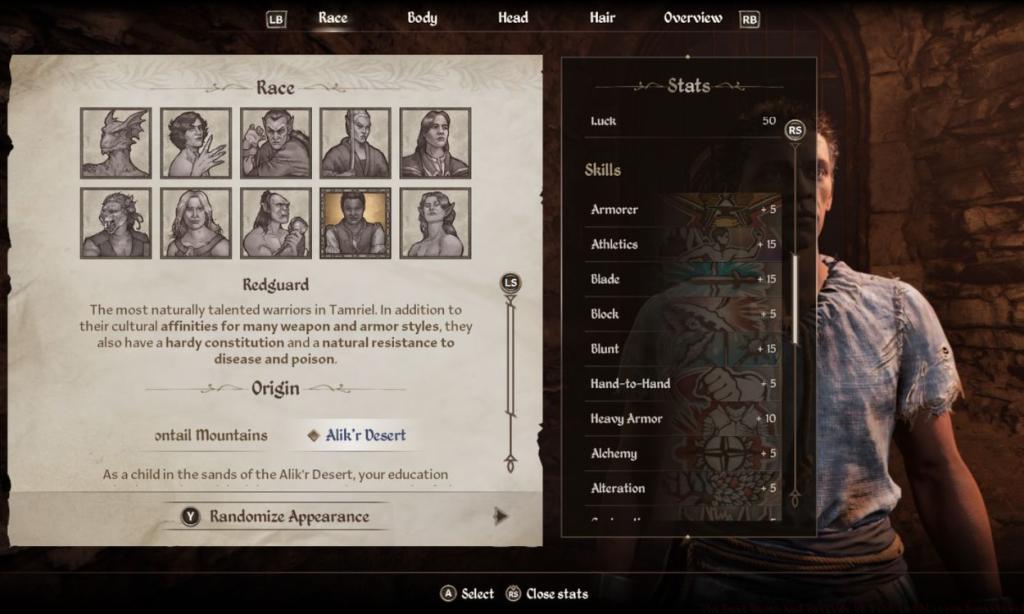1024x614 pixels.
Task: Select the Orc race portrait
Action: tap(276, 223)
